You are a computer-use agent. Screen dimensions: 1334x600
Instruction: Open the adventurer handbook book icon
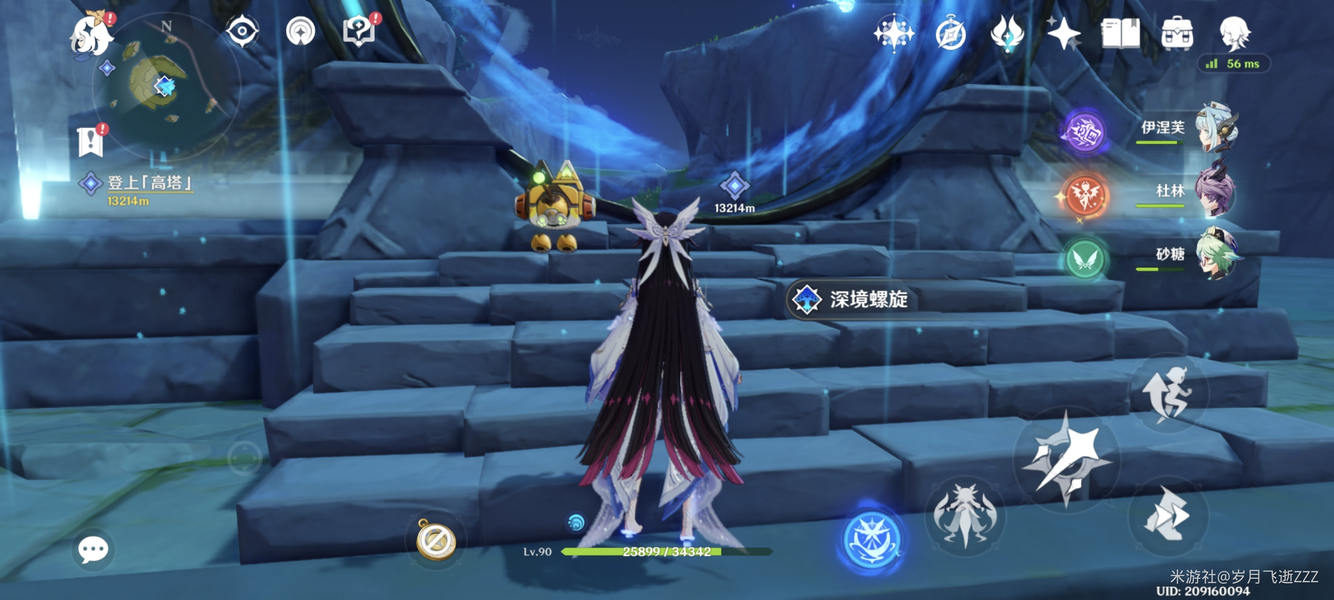pyautogui.click(x=1120, y=34)
